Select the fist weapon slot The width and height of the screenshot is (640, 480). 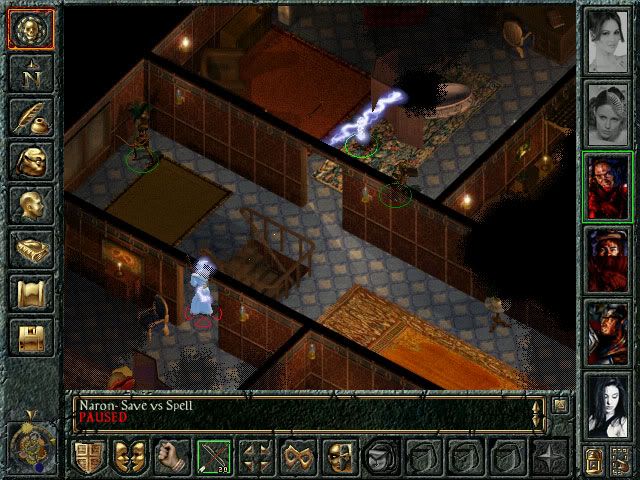(x=171, y=456)
